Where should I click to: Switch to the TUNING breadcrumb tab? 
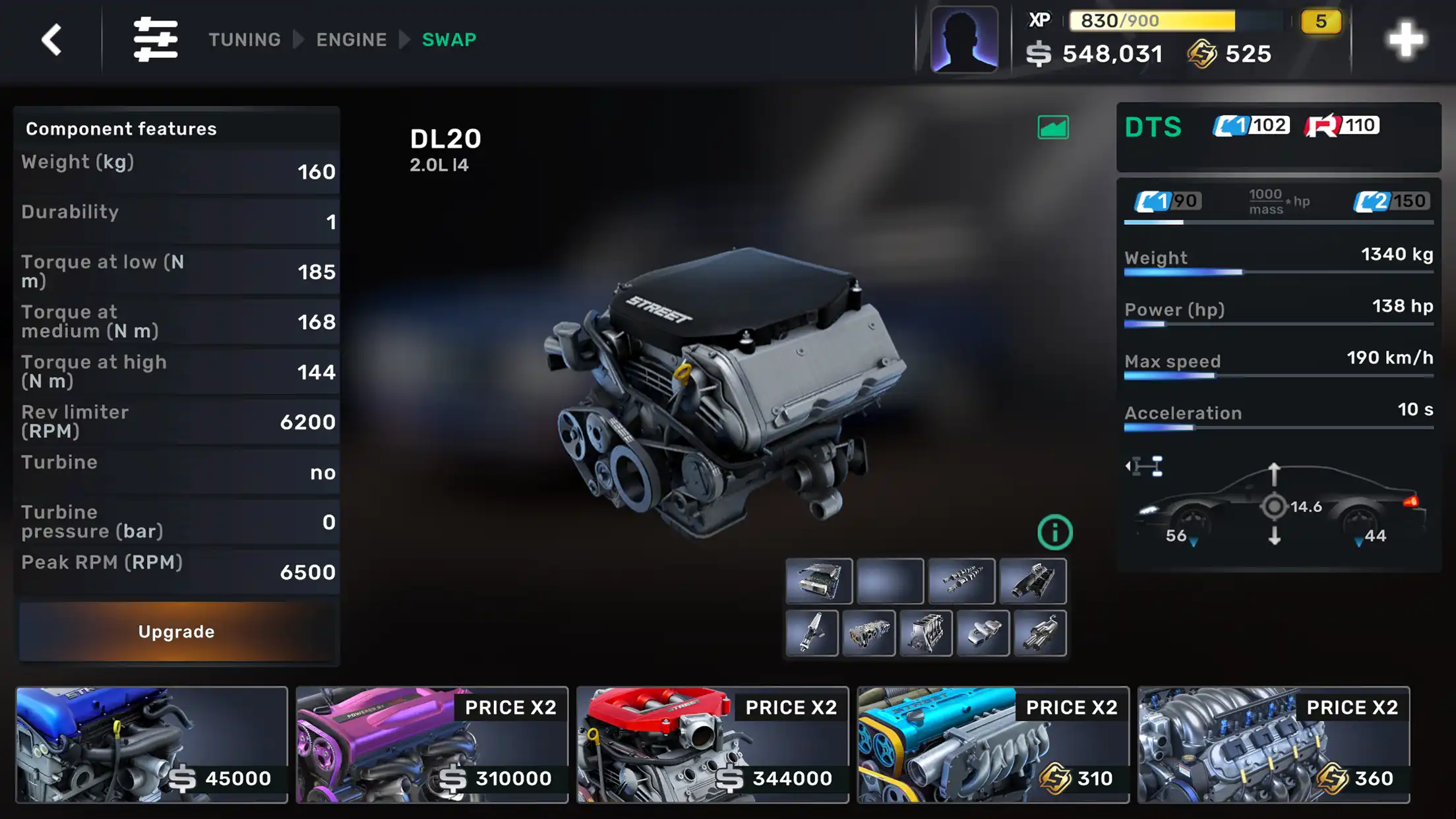point(245,40)
